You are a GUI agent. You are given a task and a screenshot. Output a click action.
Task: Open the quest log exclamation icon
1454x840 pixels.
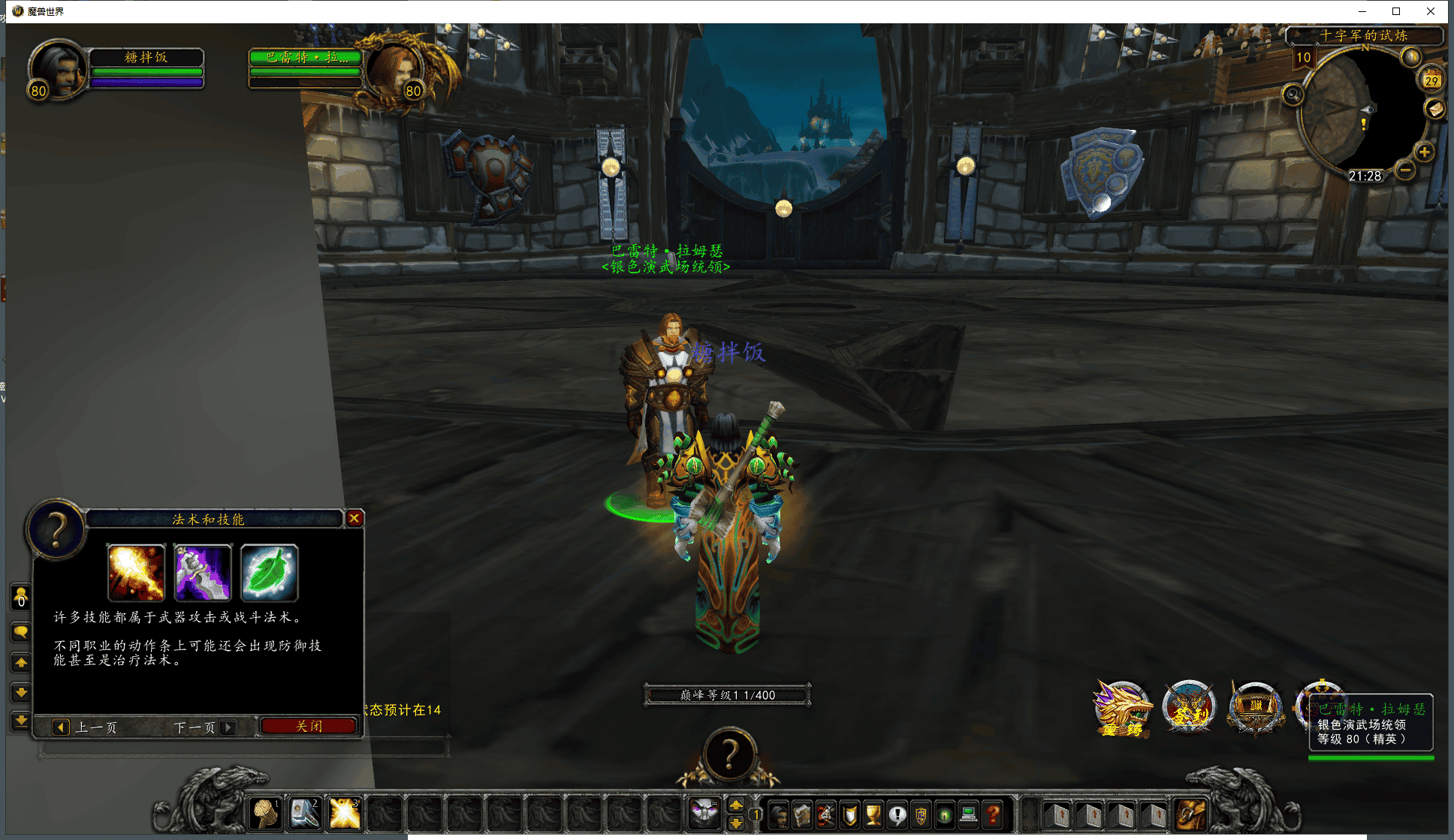[x=897, y=814]
